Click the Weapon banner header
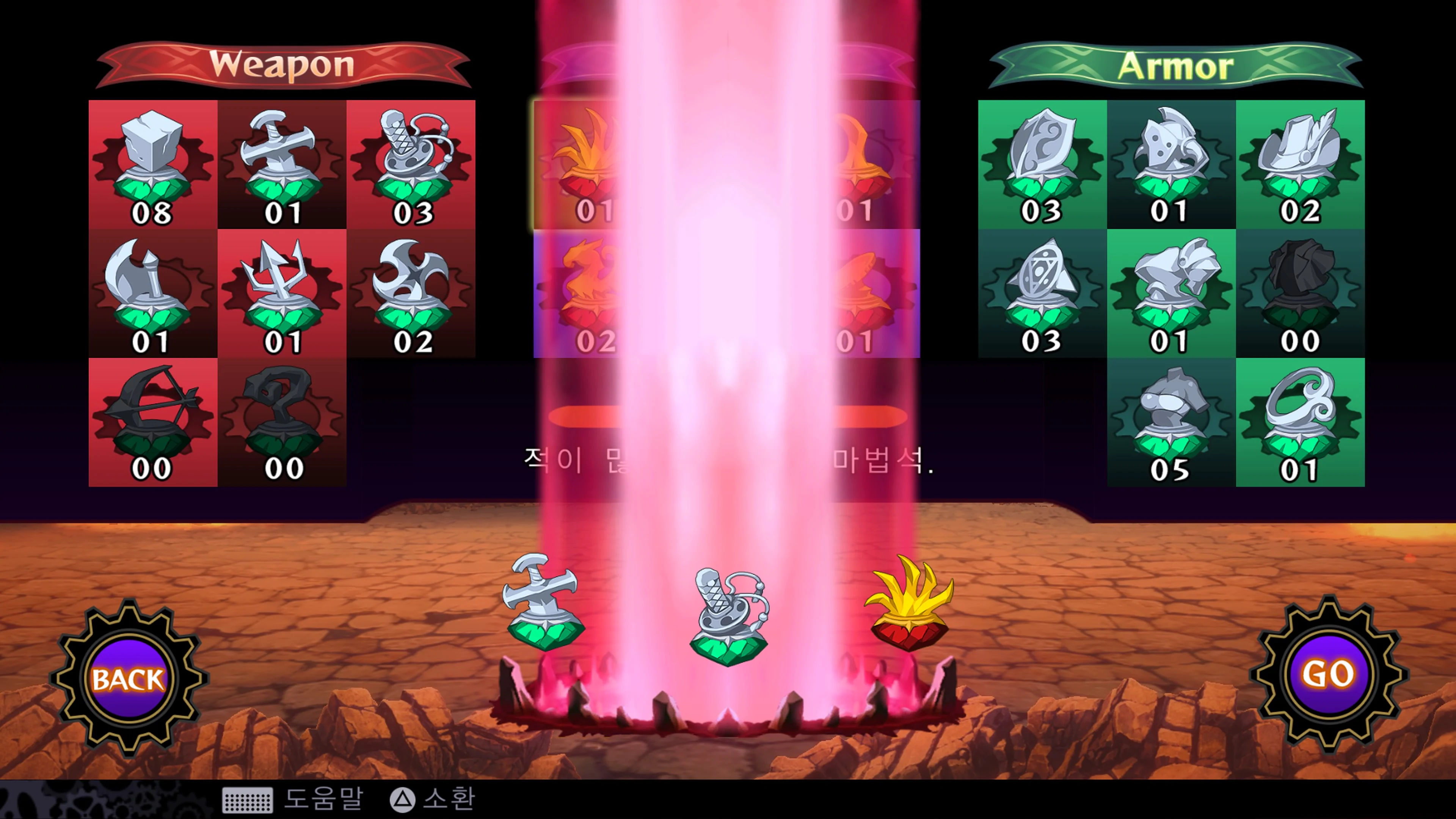The width and height of the screenshot is (1456, 819). (x=282, y=65)
